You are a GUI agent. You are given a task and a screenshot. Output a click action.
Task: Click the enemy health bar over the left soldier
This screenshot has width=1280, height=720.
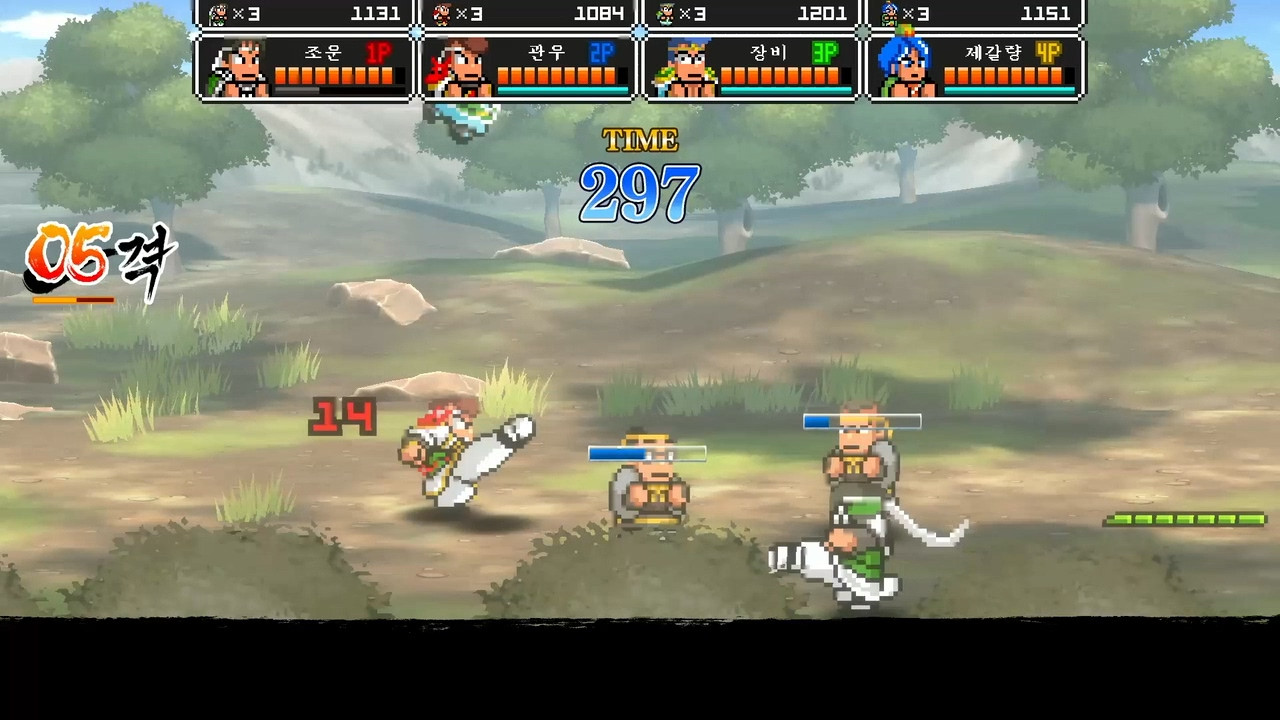(x=648, y=452)
